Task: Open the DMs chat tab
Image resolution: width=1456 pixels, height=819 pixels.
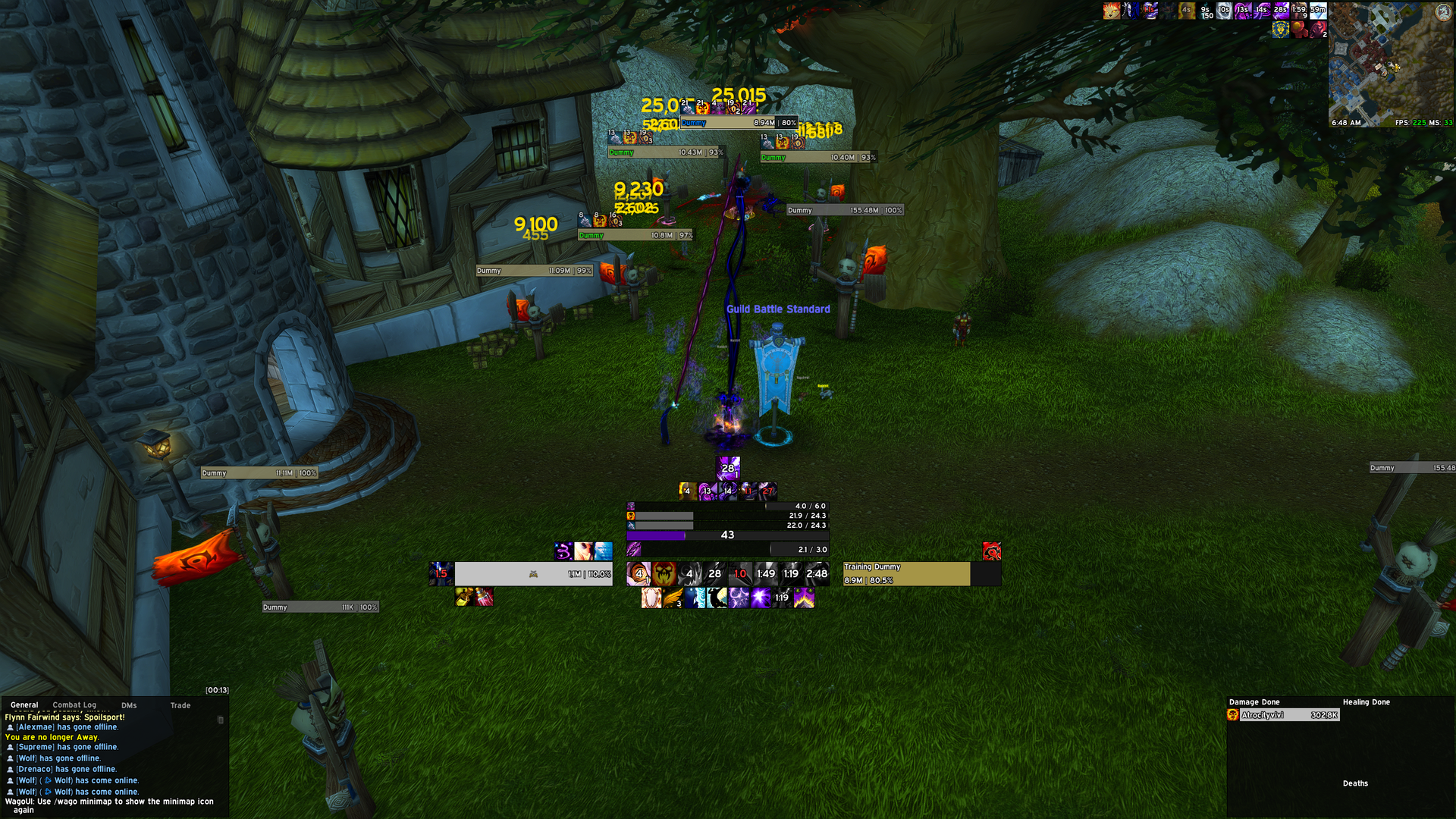Action: pyautogui.click(x=129, y=705)
